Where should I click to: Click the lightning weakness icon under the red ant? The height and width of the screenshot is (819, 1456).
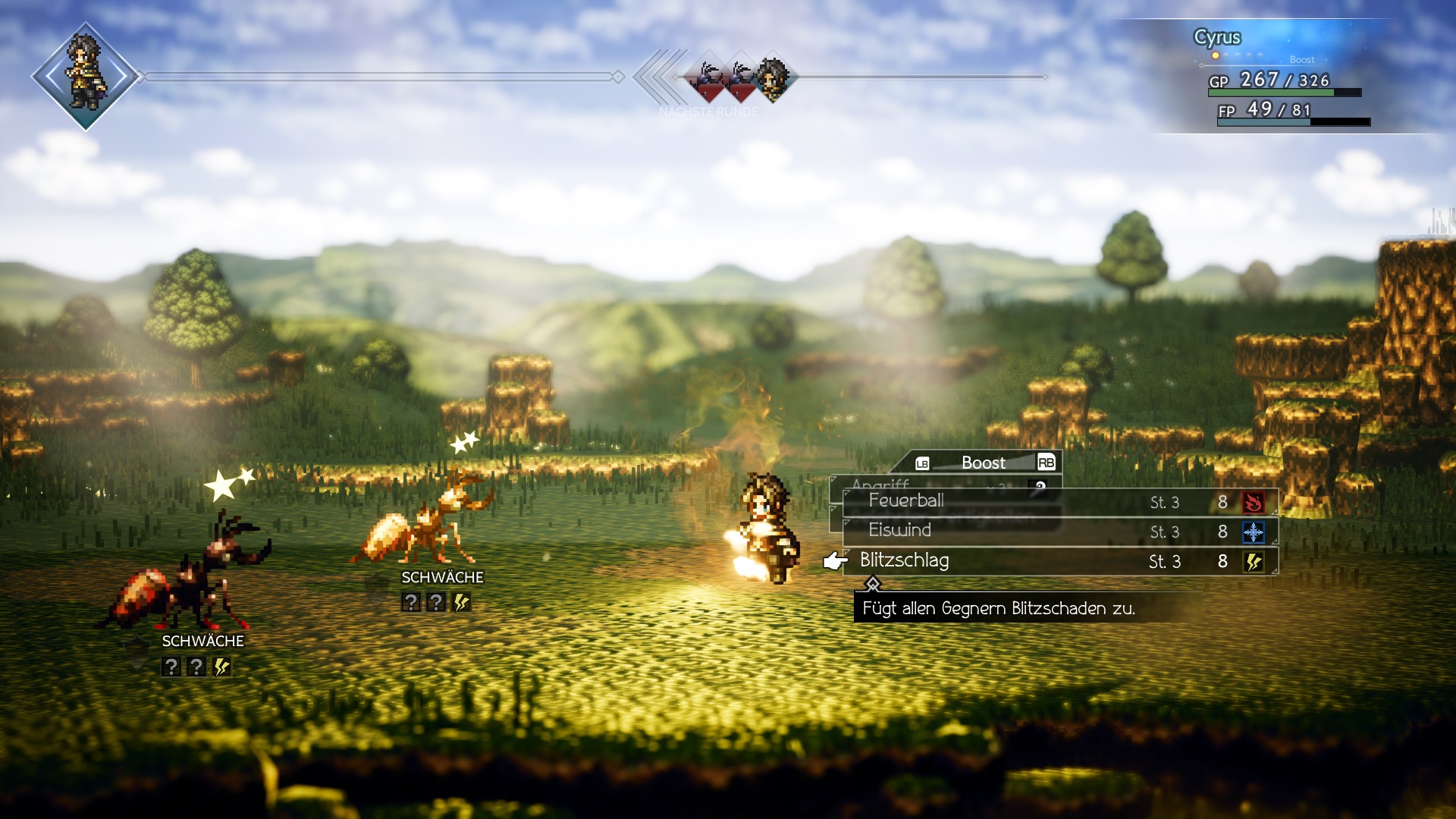tap(221, 667)
